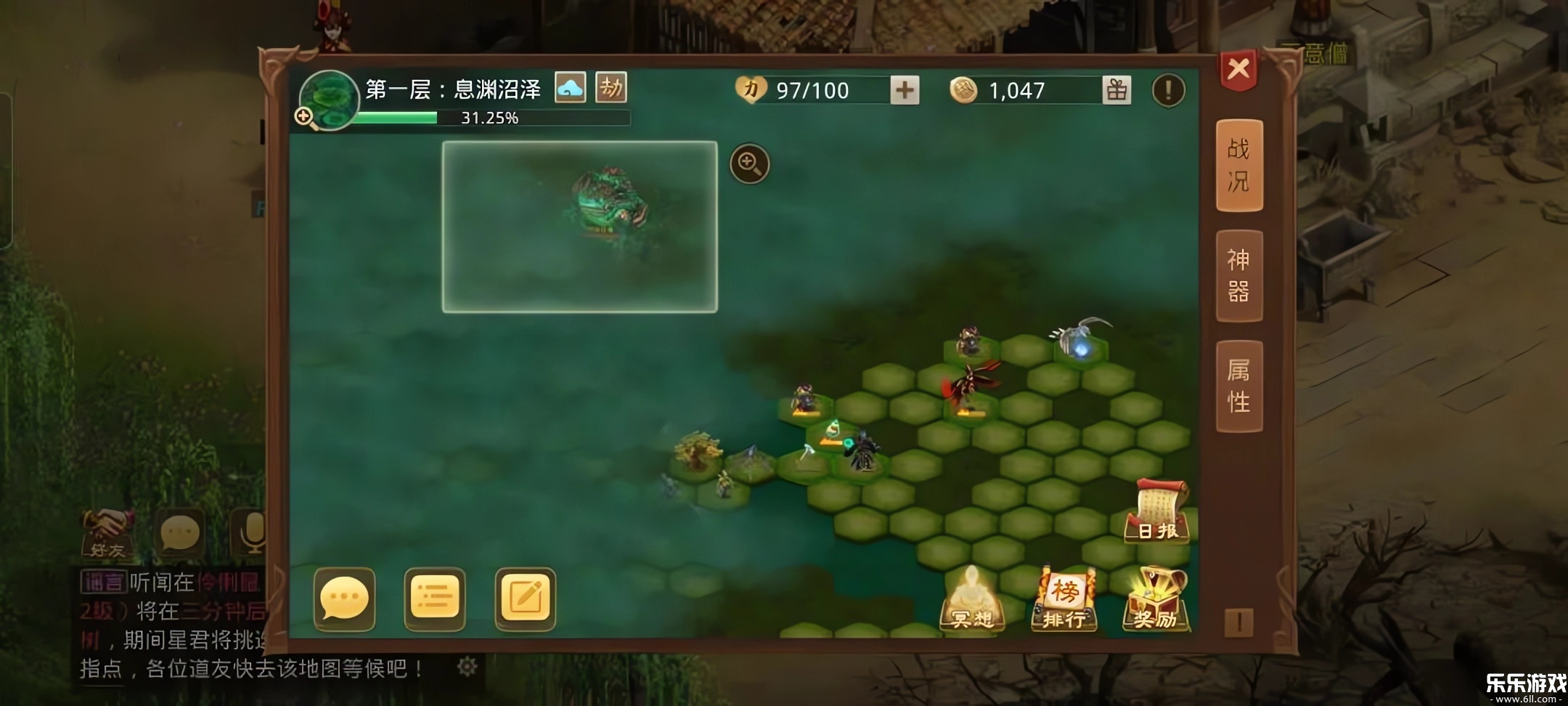This screenshot has width=1568, height=706.
Task: Open the quest log via the notepad icon
Action: pos(526,599)
